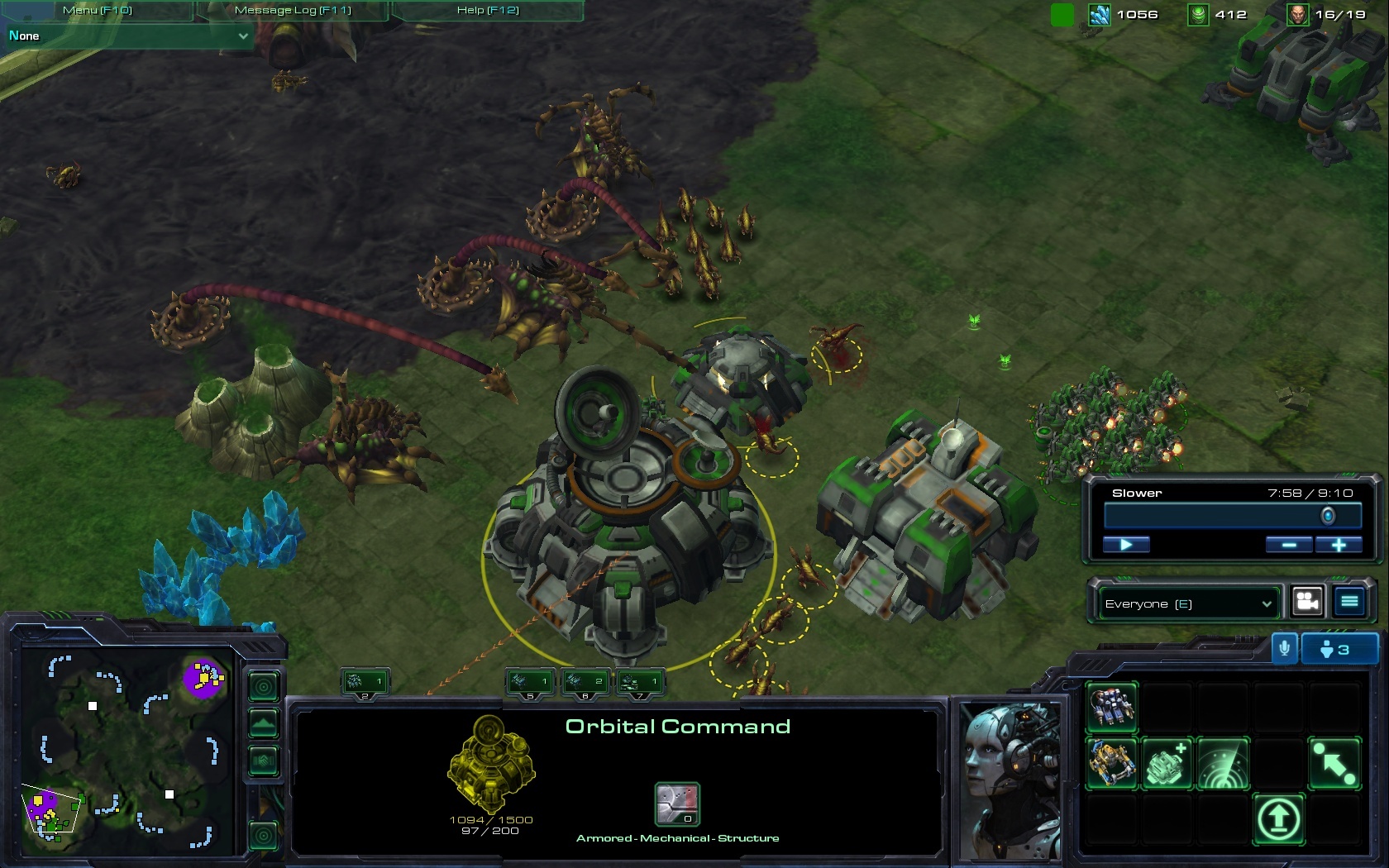
Task: Open the Menu (F10) button
Action: [97, 10]
